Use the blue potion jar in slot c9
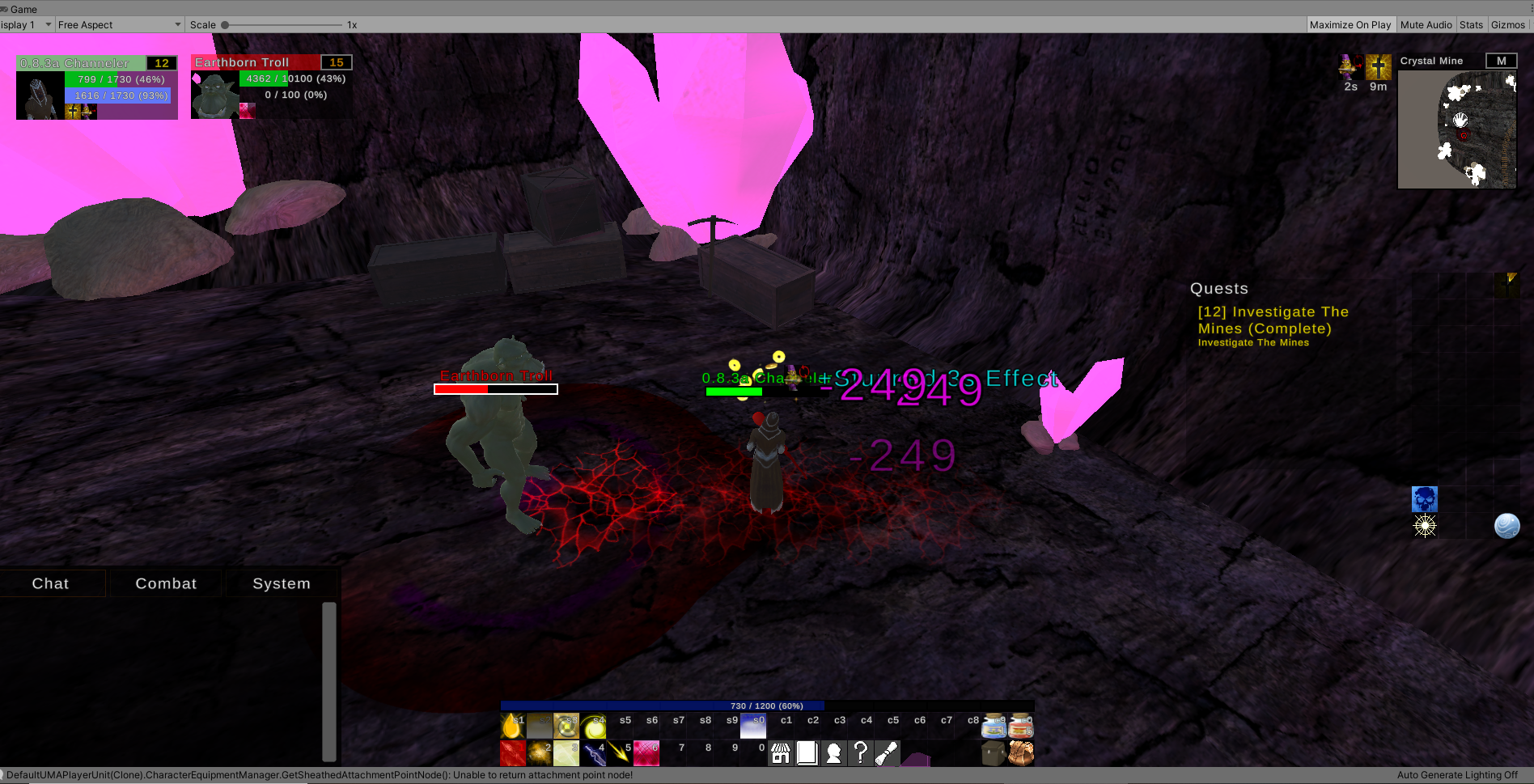The width and height of the screenshot is (1534, 784). pos(994,726)
